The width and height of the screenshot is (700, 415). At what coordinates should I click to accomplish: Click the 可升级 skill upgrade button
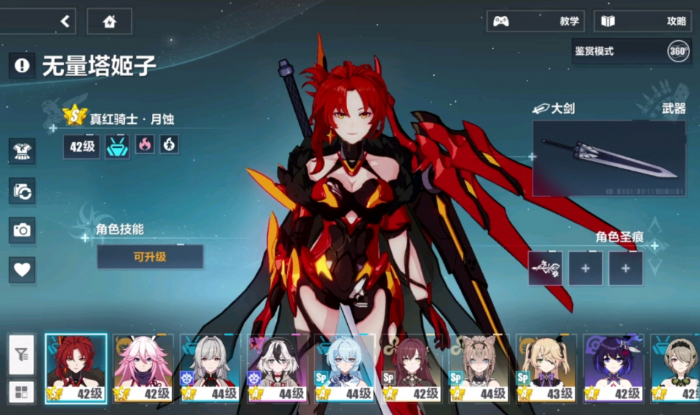tap(149, 257)
